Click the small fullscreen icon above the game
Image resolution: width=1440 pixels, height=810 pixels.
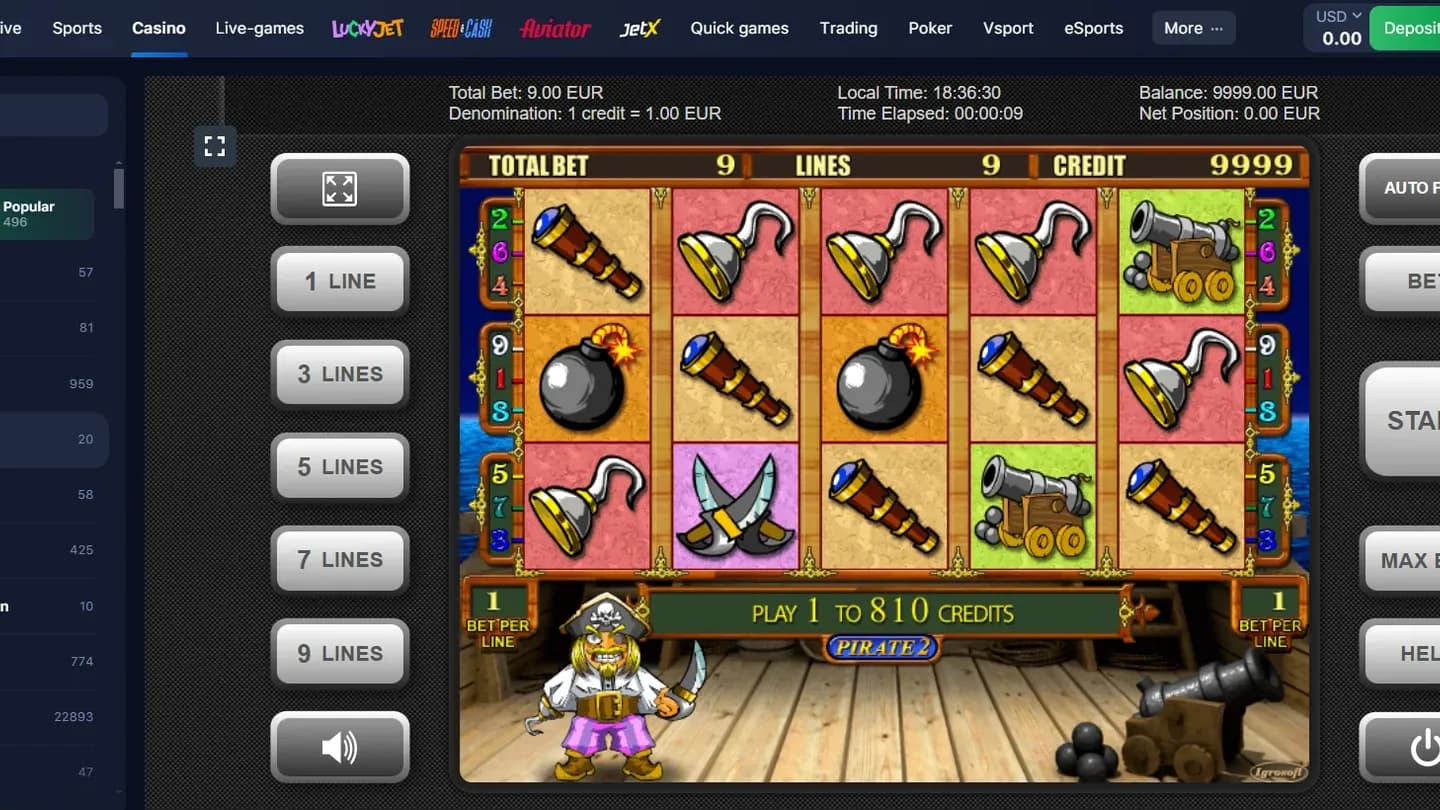(x=214, y=145)
